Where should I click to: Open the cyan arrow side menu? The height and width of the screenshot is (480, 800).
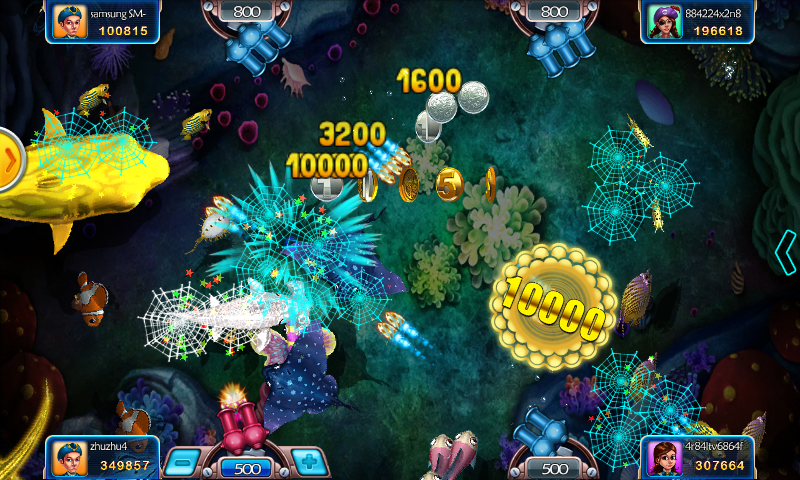click(787, 251)
